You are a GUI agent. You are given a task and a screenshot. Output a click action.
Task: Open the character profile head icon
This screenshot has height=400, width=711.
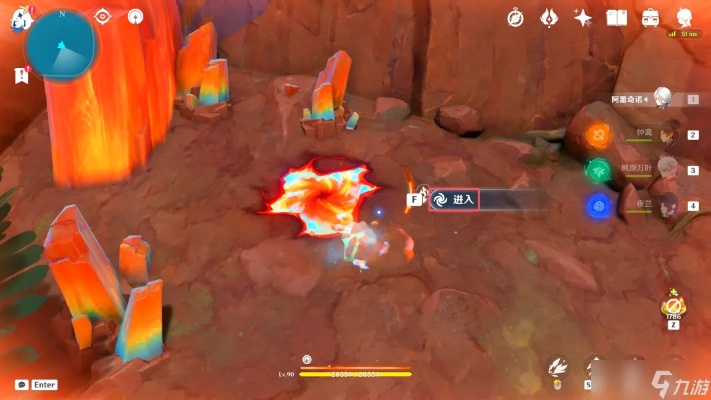point(685,18)
